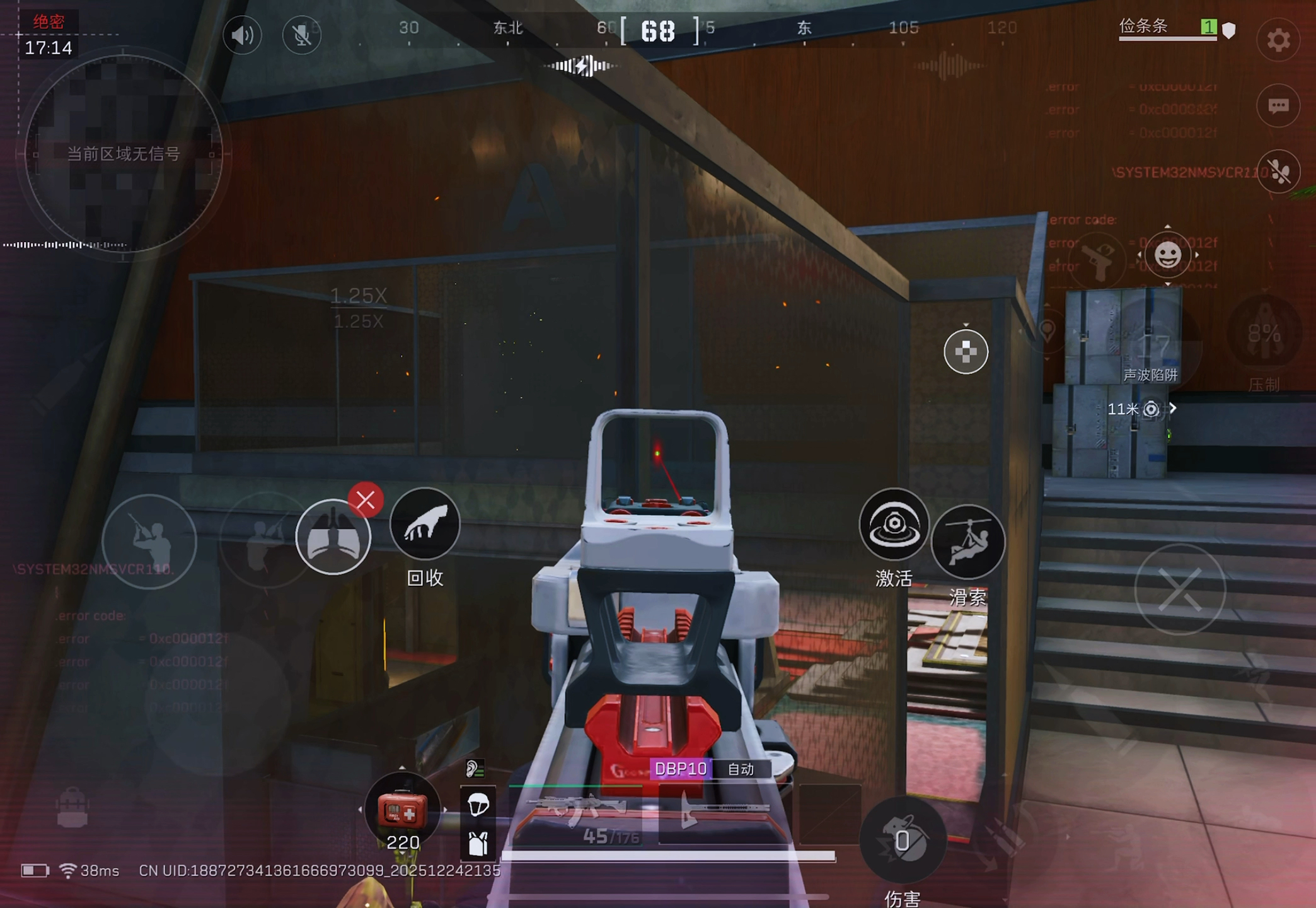1316x908 pixels.
Task: Tap the crossed-out button below chat
Action: (x=1278, y=172)
